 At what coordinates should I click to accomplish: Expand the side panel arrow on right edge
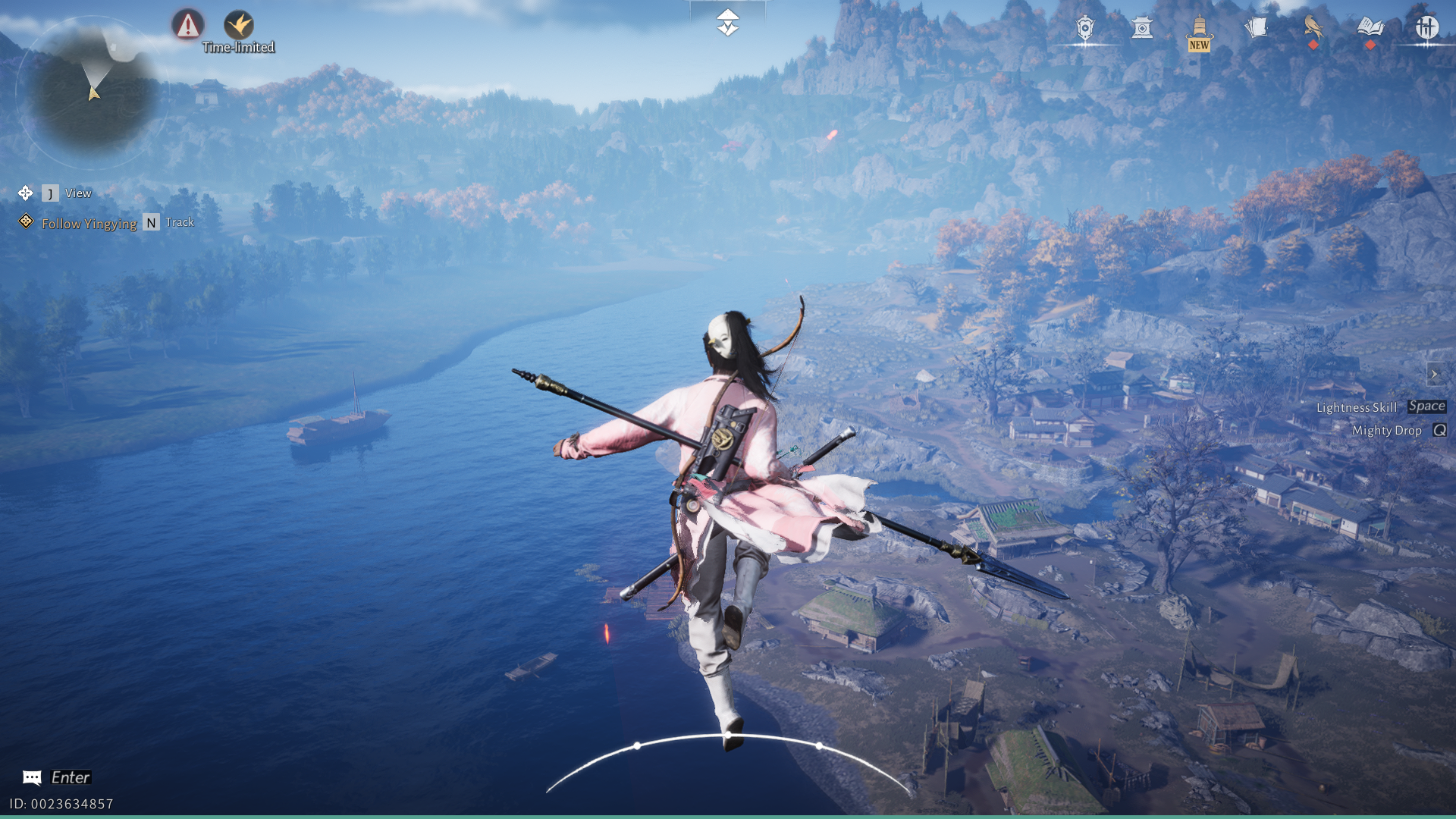(1434, 374)
